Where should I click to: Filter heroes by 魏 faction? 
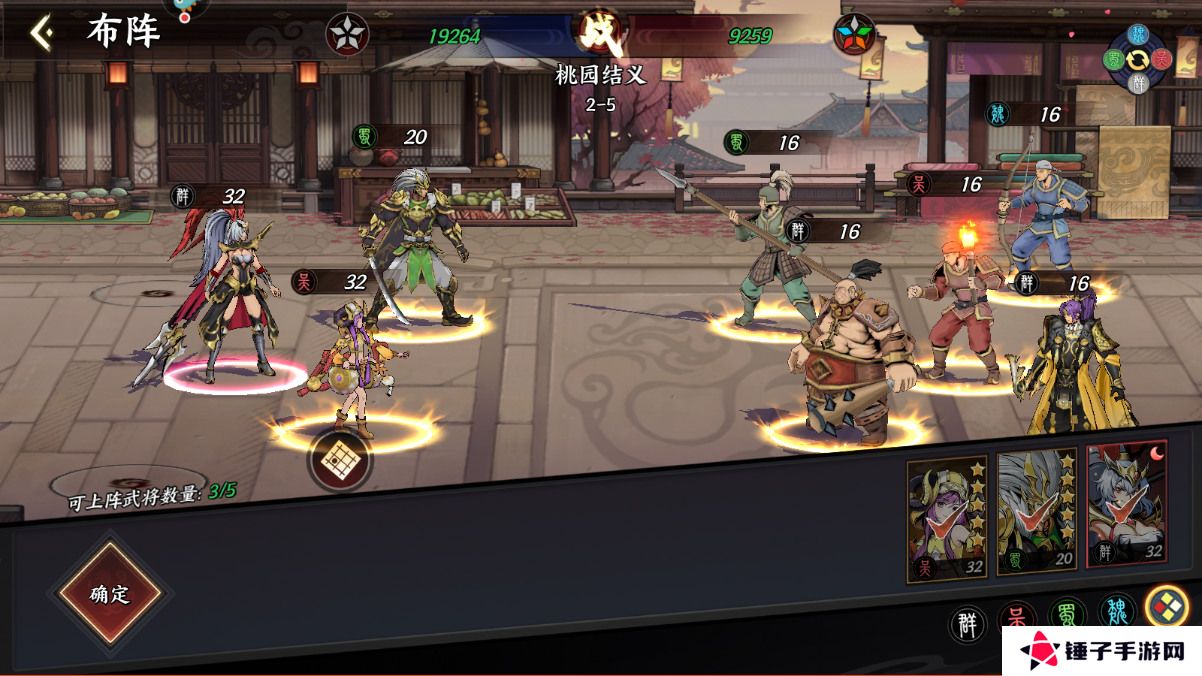pyautogui.click(x=1116, y=611)
